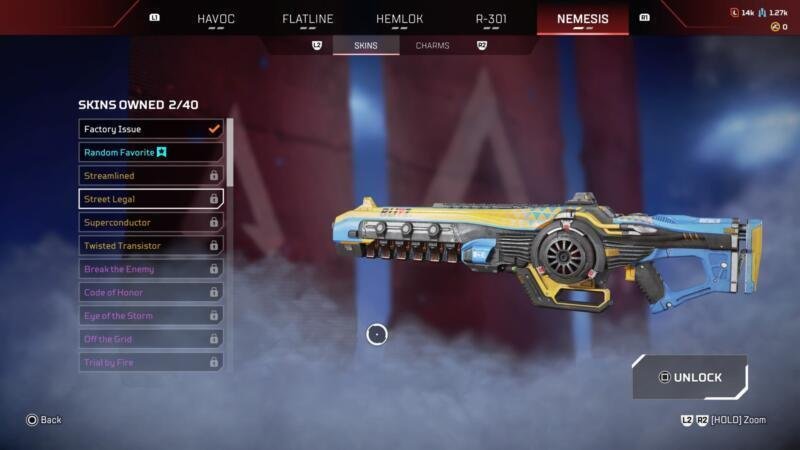Choose the Code of Honor skin

point(151,292)
